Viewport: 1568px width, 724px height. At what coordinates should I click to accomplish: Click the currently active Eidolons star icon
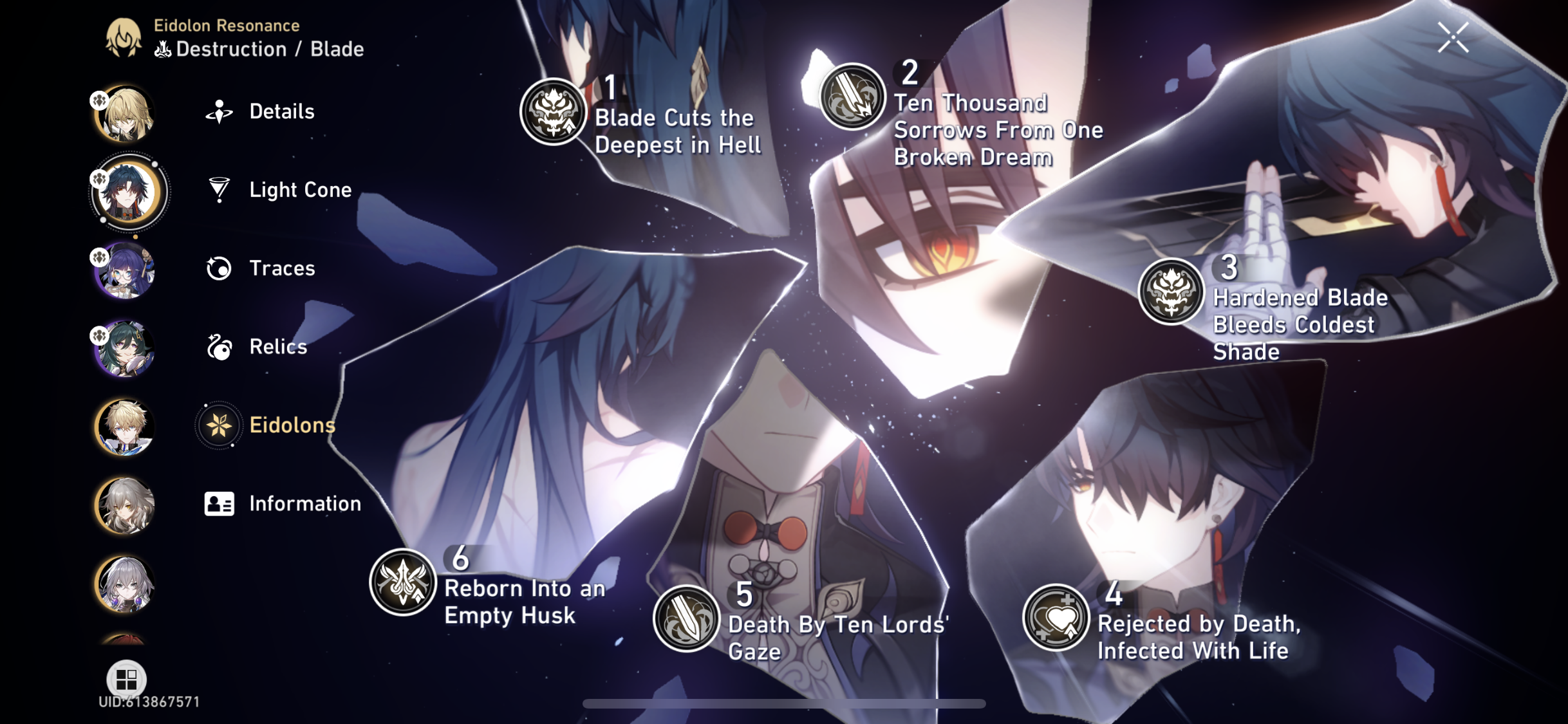pos(219,425)
